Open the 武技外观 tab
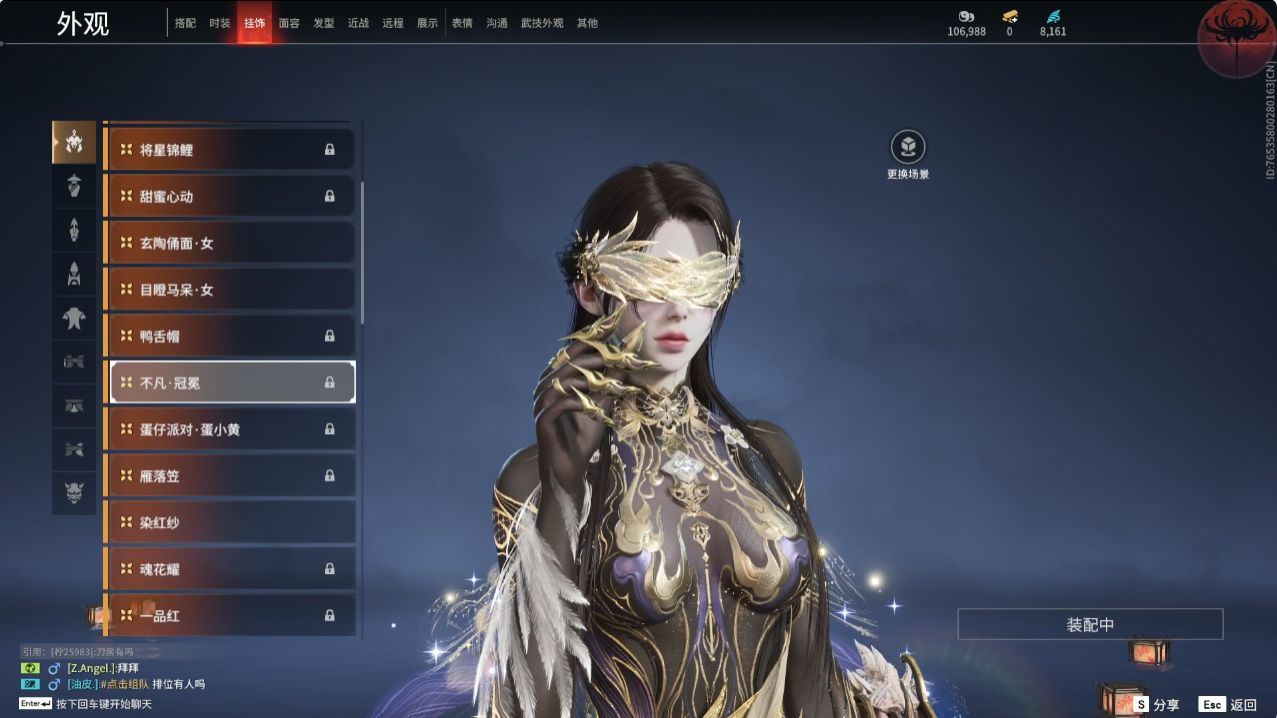This screenshot has width=1277, height=718. coord(542,23)
